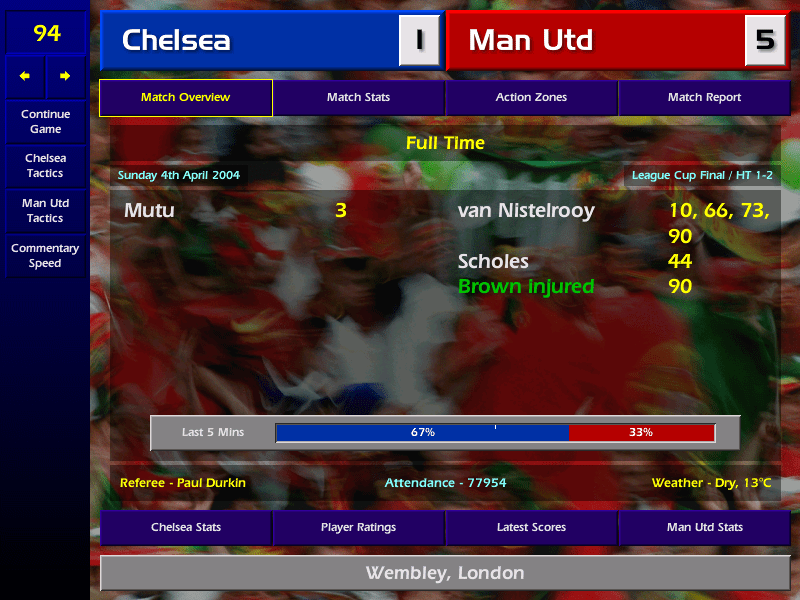Click Scholes in the scorers list
800x600 pixels.
[493, 262]
